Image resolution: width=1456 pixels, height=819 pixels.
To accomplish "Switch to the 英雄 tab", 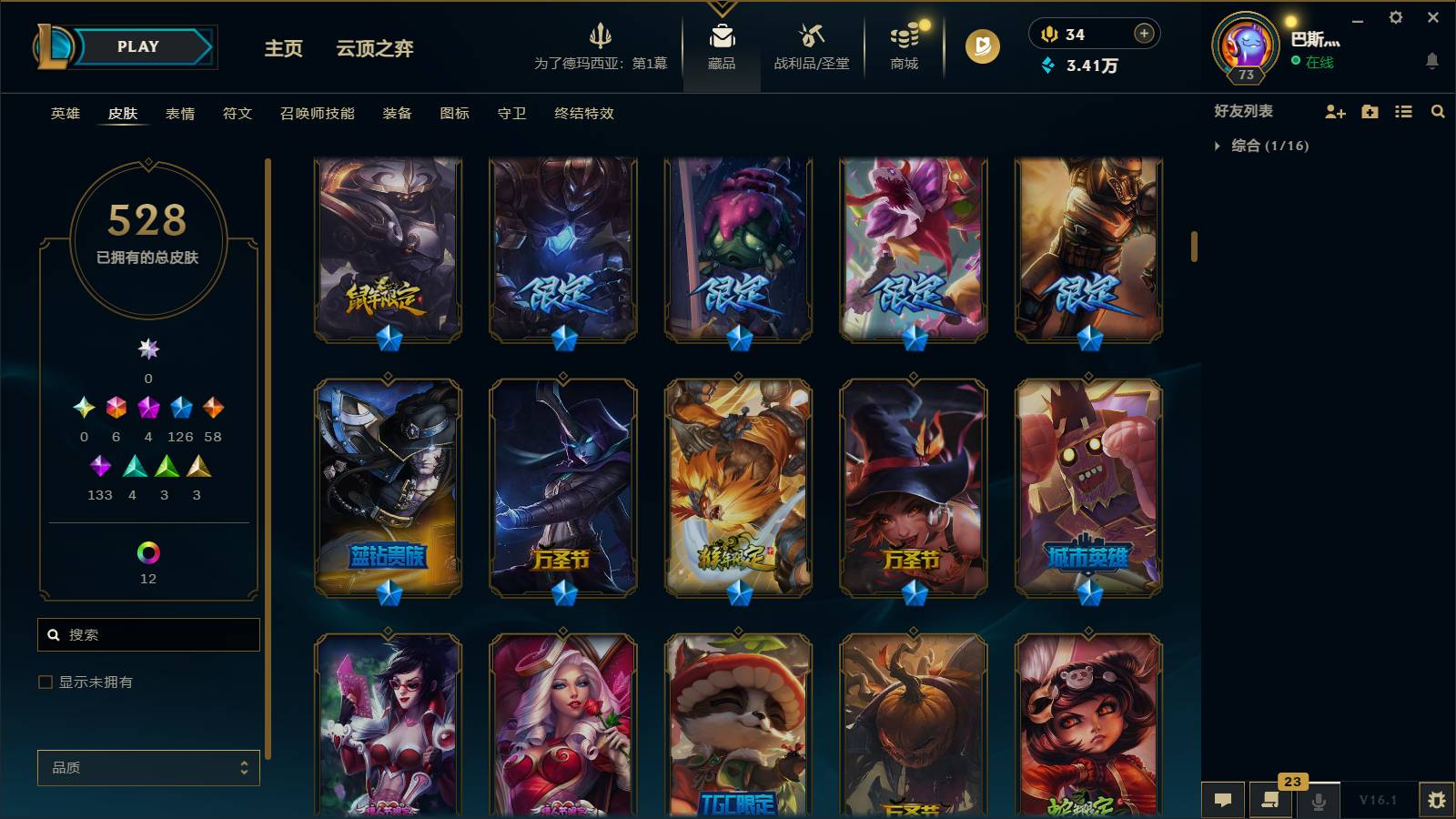I will (63, 114).
